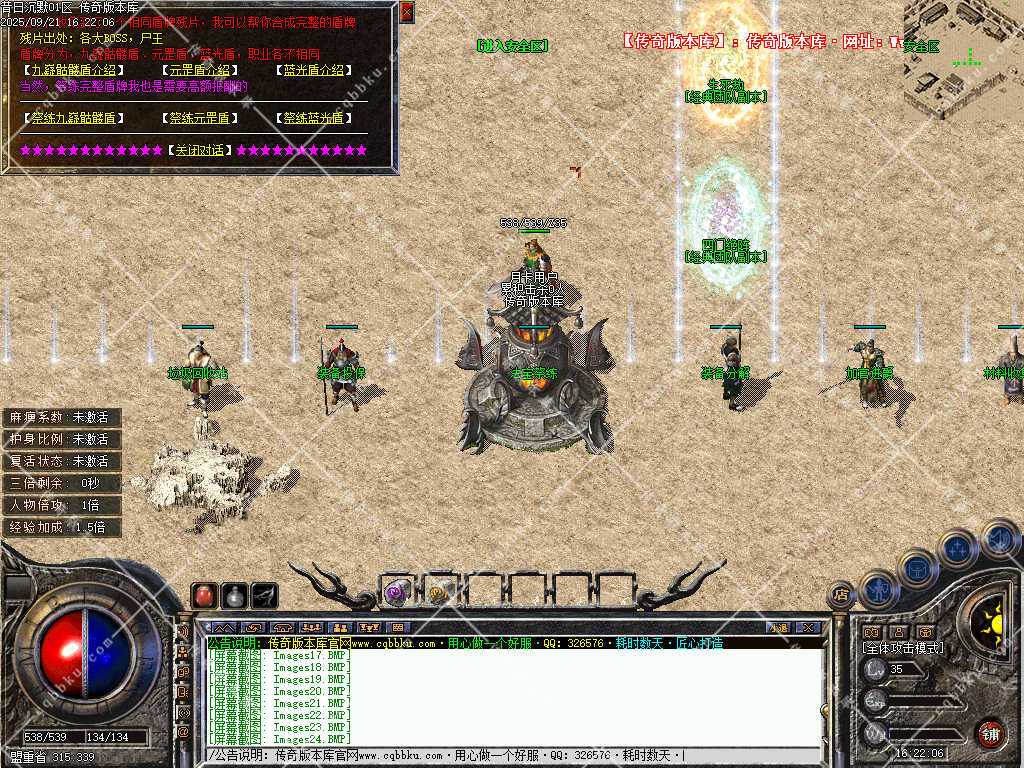Choose 祭练蓝光盾 option
Image resolution: width=1024 pixels, height=768 pixels.
pos(312,118)
